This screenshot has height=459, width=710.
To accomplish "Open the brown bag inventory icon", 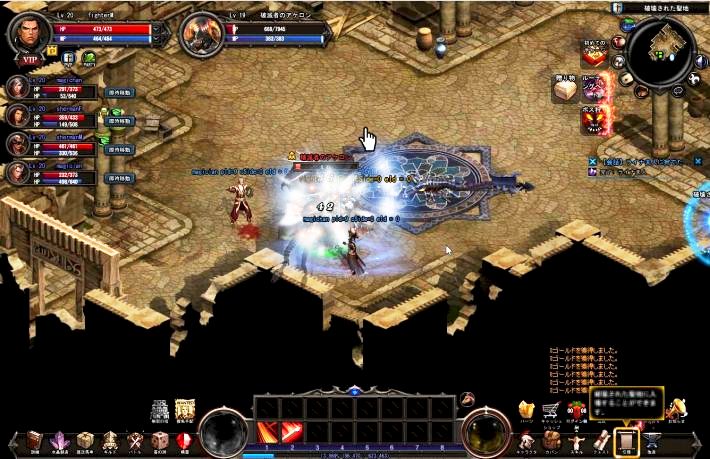I will click(551, 440).
